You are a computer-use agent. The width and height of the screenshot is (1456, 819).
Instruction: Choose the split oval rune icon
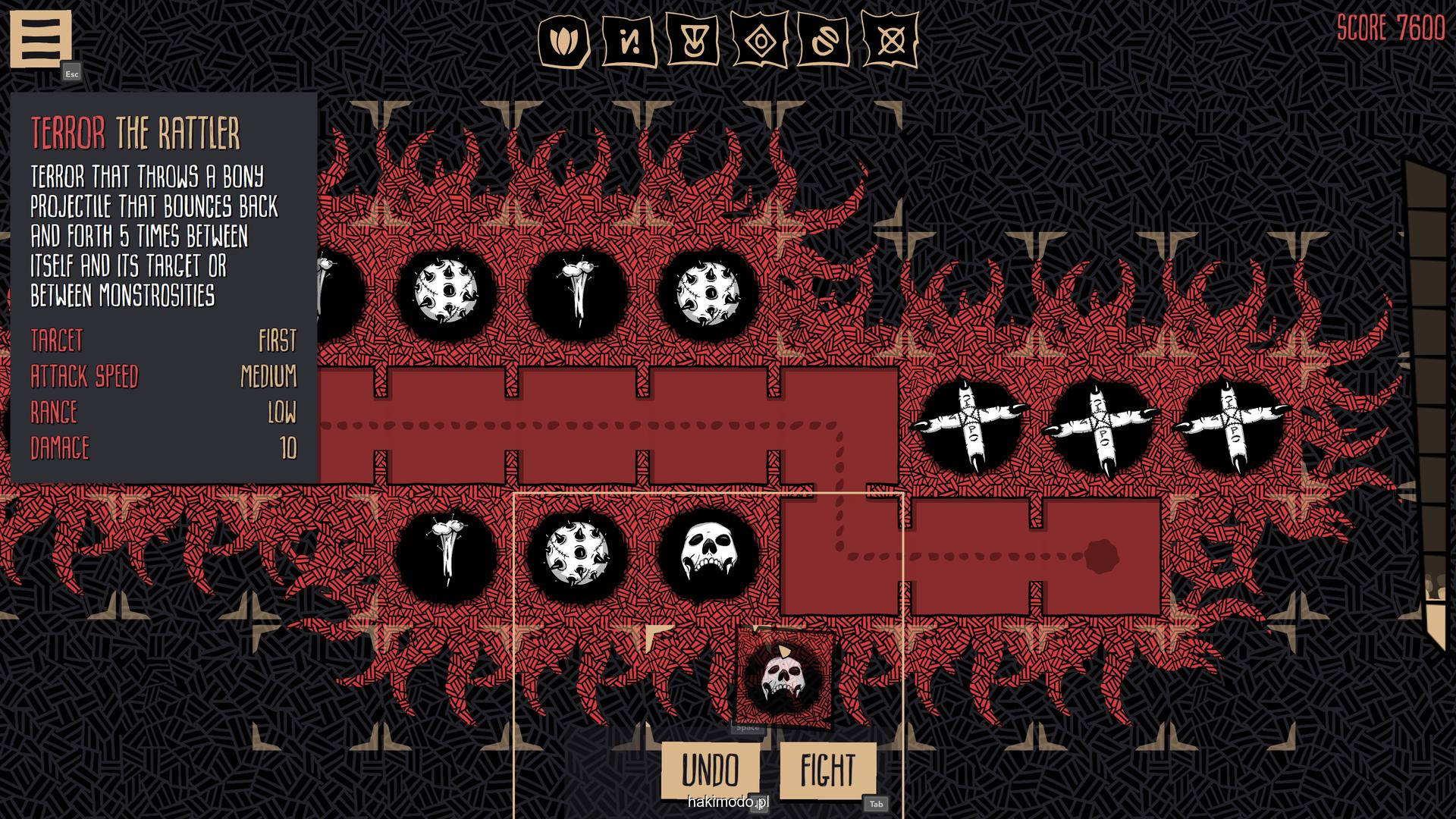824,41
